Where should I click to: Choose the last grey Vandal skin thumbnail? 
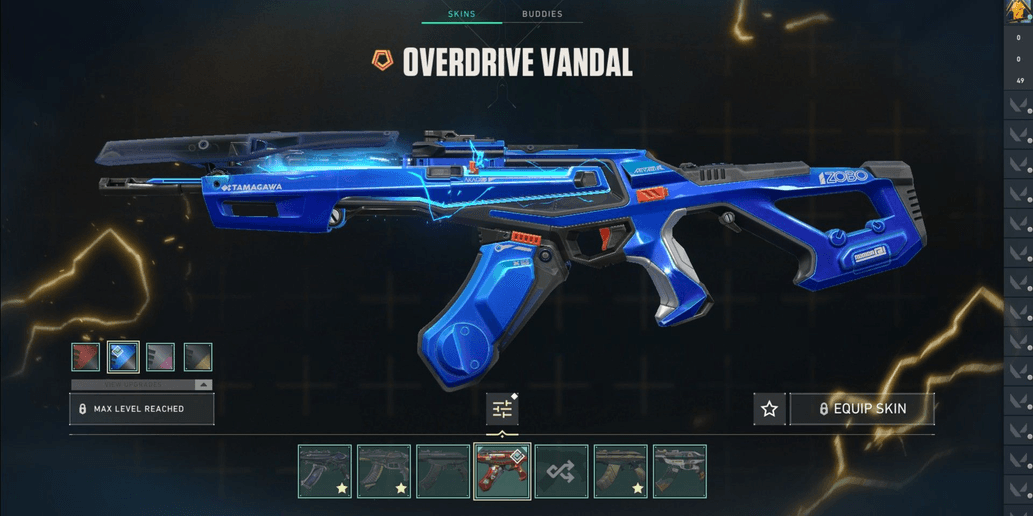679,471
